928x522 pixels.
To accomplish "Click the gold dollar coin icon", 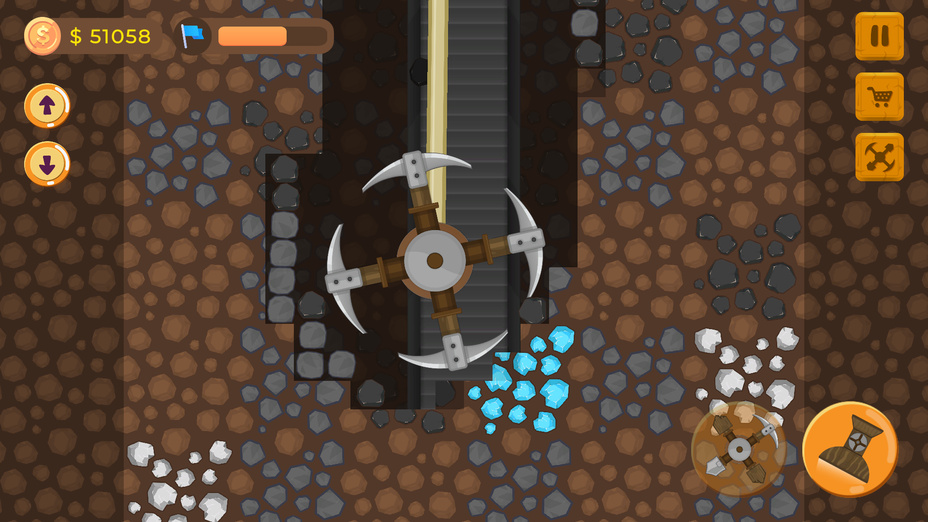I will 42,36.
